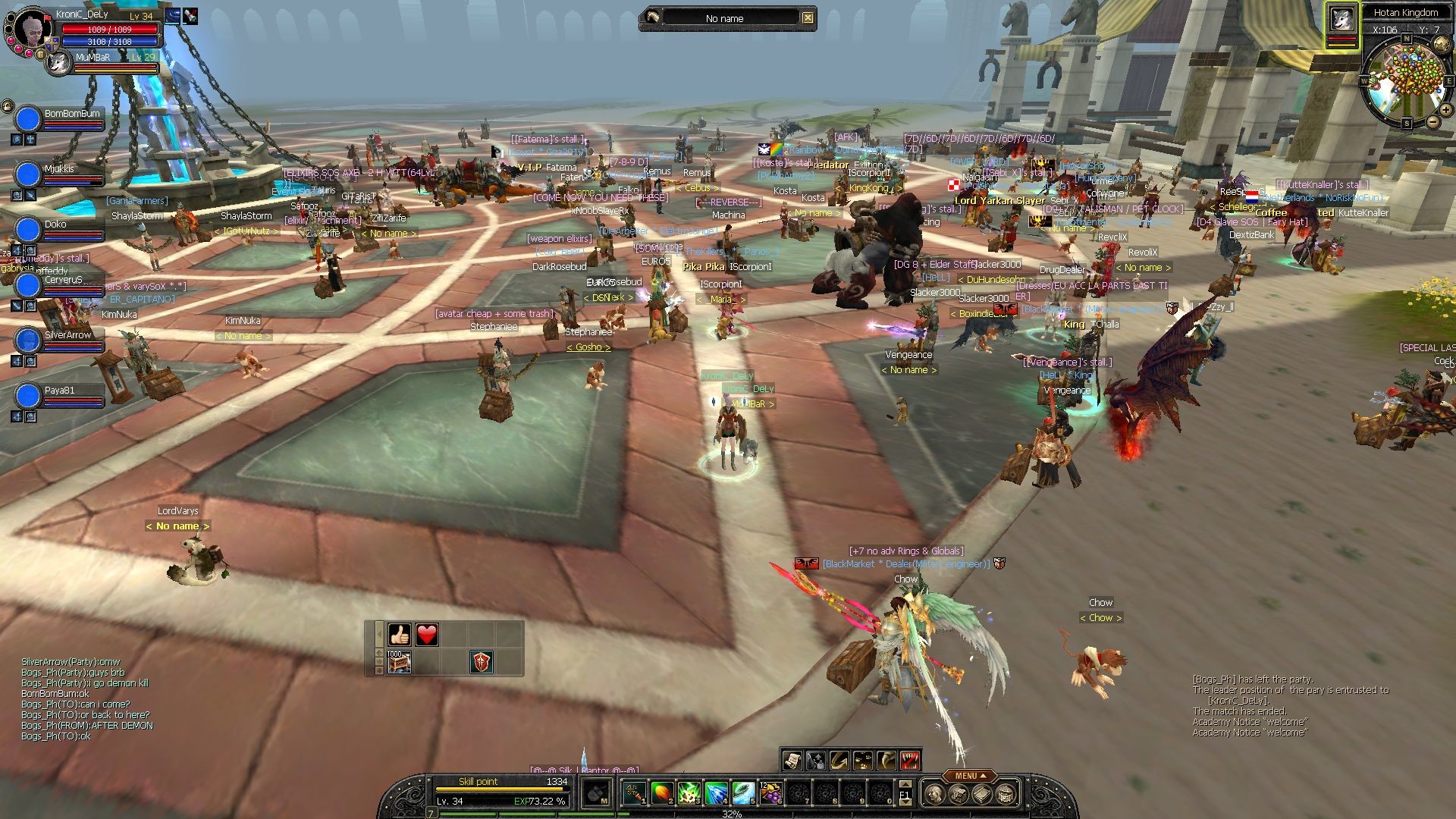This screenshot has width=1456, height=819.
Task: Use the thumbs-up emote slot
Action: pos(400,635)
